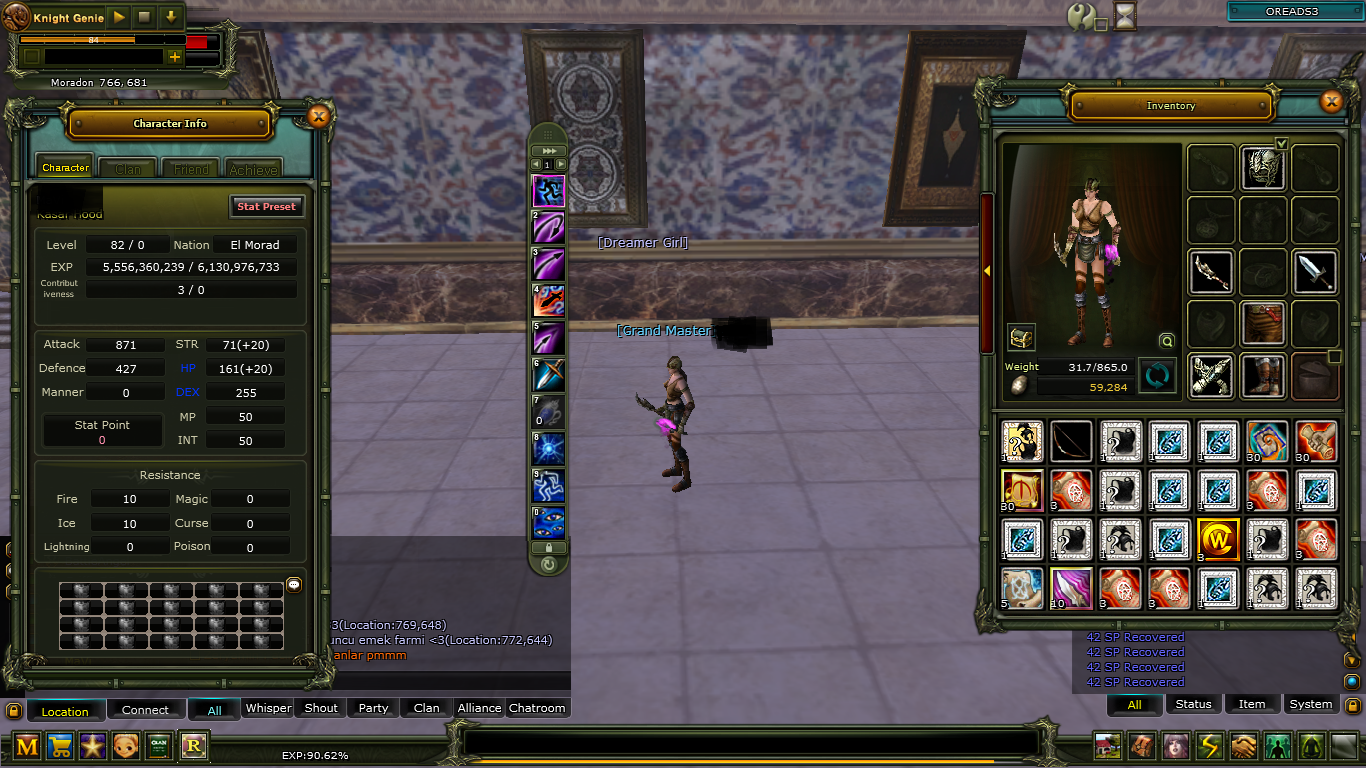Click the meditation rest icon bottom right
The image size is (1366, 768).
point(1311,746)
